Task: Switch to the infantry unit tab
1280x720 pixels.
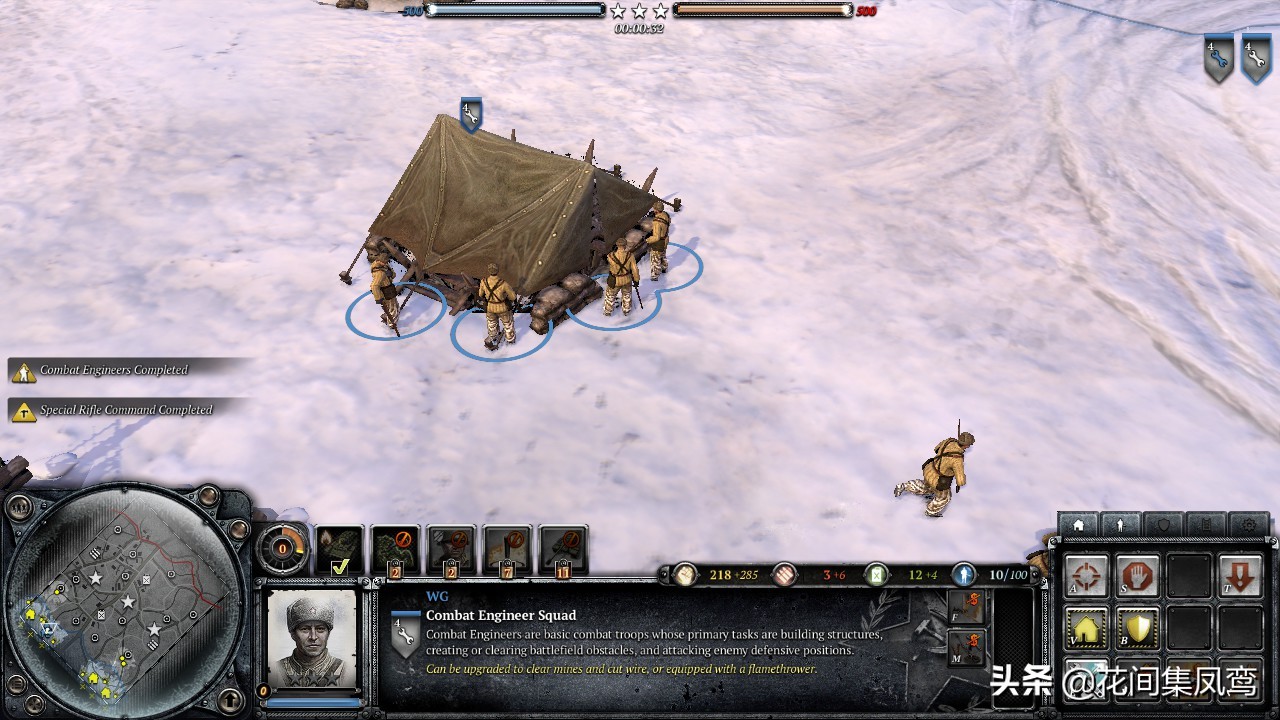Action: click(1121, 525)
